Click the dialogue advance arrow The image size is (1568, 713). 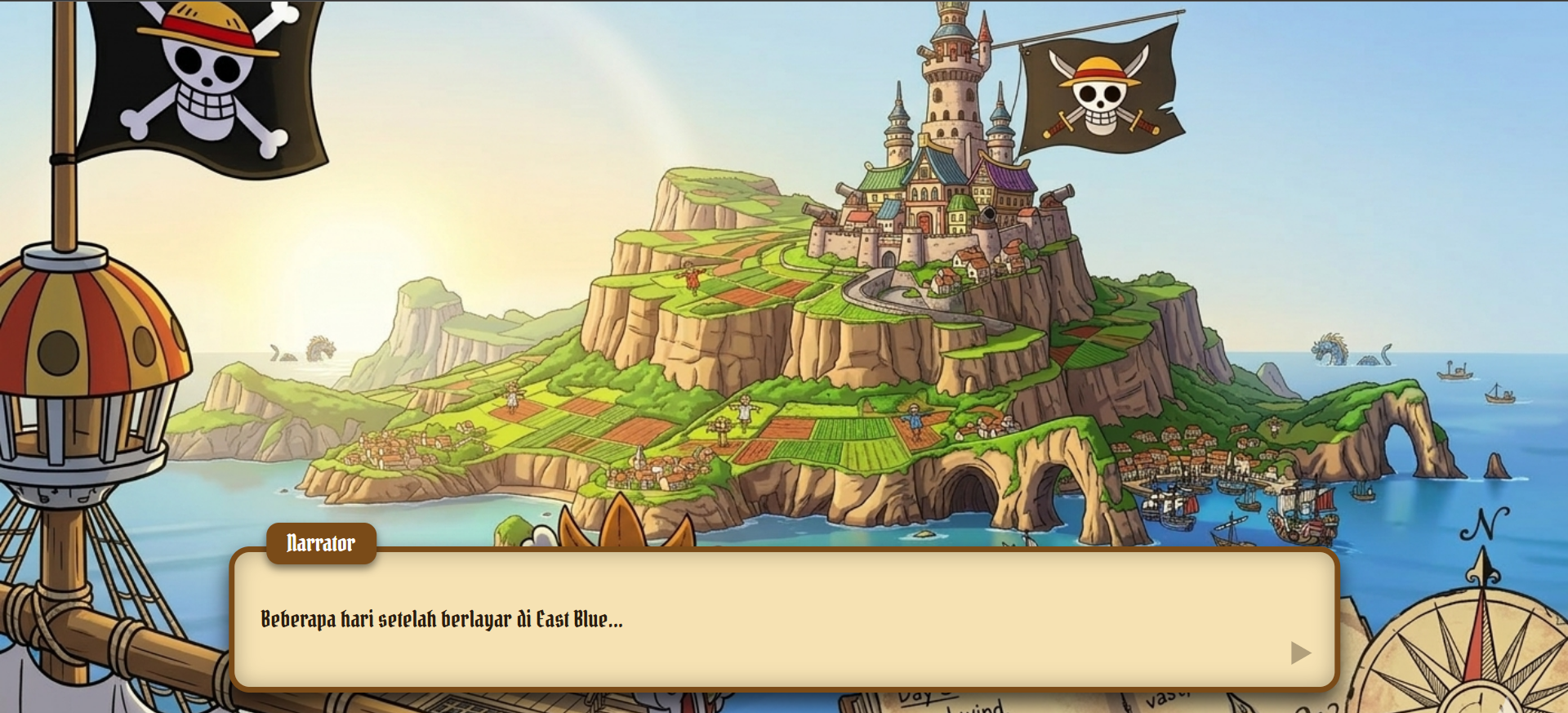(1300, 653)
